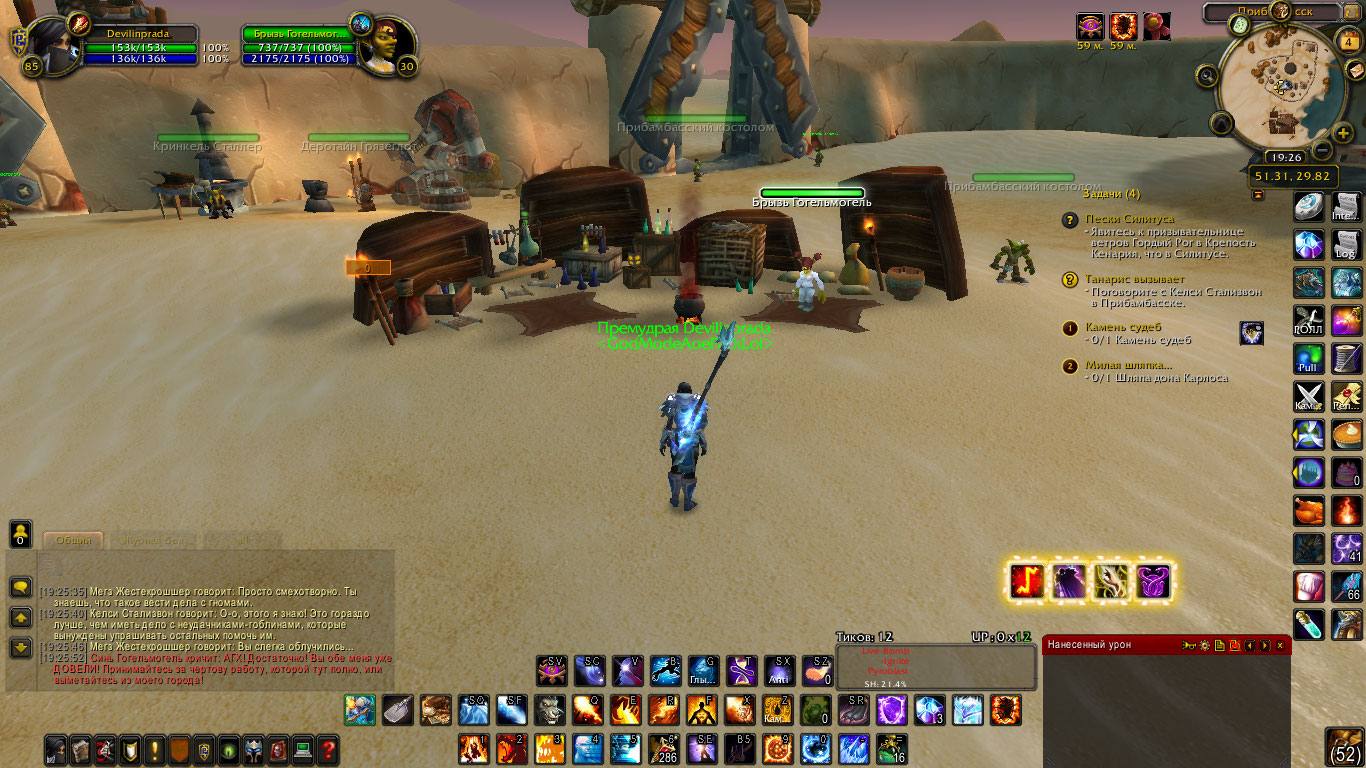Use the action slot with 286 count
Screen dimensions: 1366x768
click(x=663, y=748)
